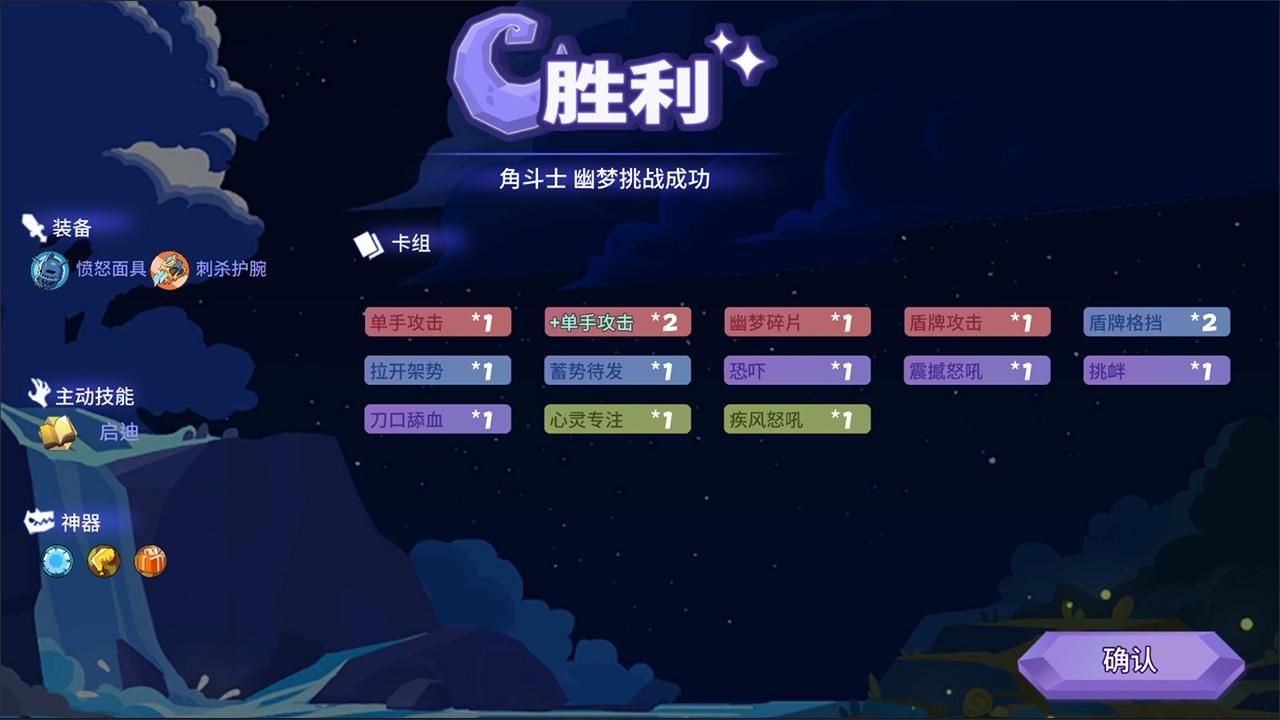
Task: Select the 单手攻击 card
Action: click(437, 322)
